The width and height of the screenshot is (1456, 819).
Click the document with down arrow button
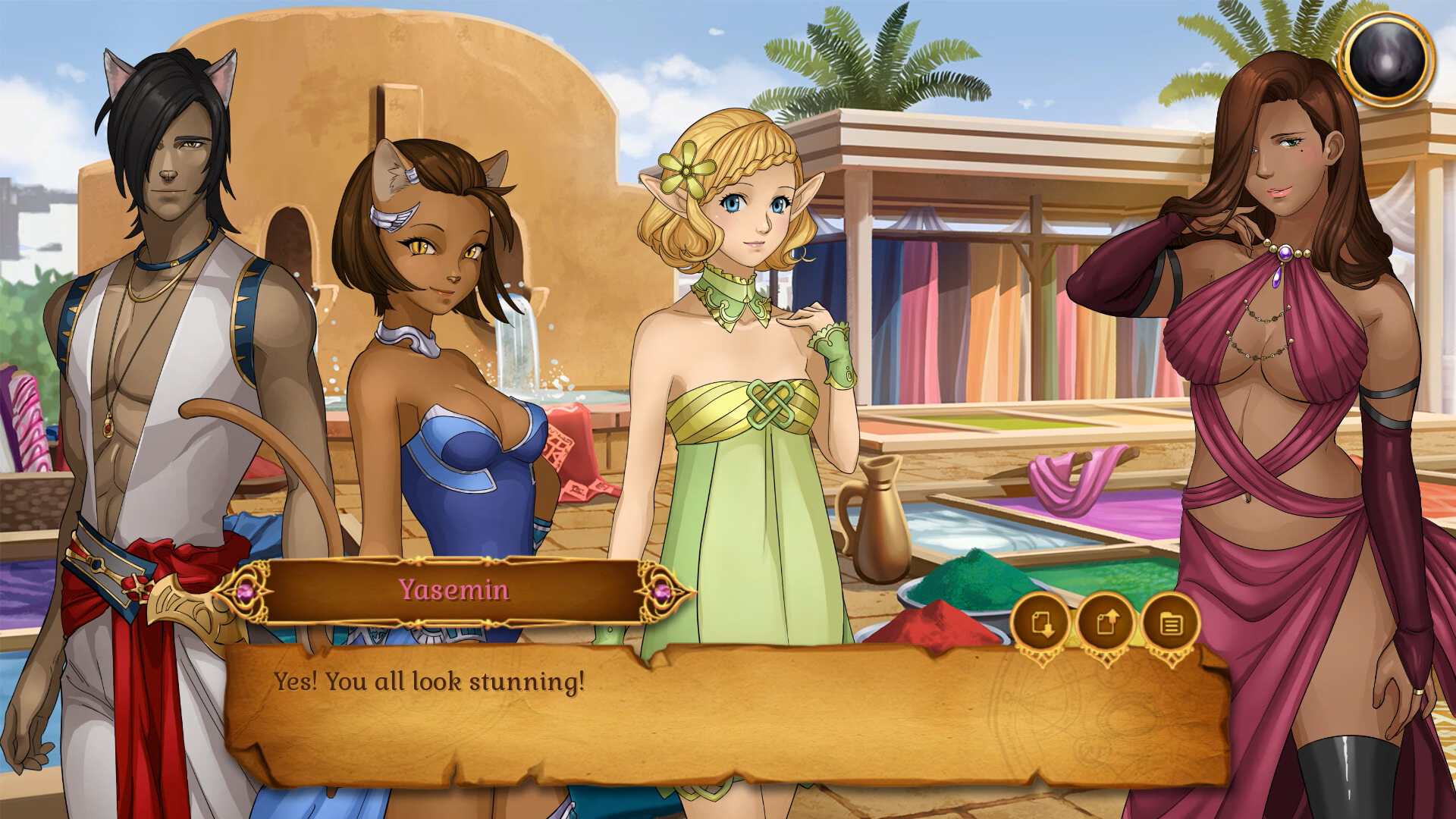tap(1041, 623)
